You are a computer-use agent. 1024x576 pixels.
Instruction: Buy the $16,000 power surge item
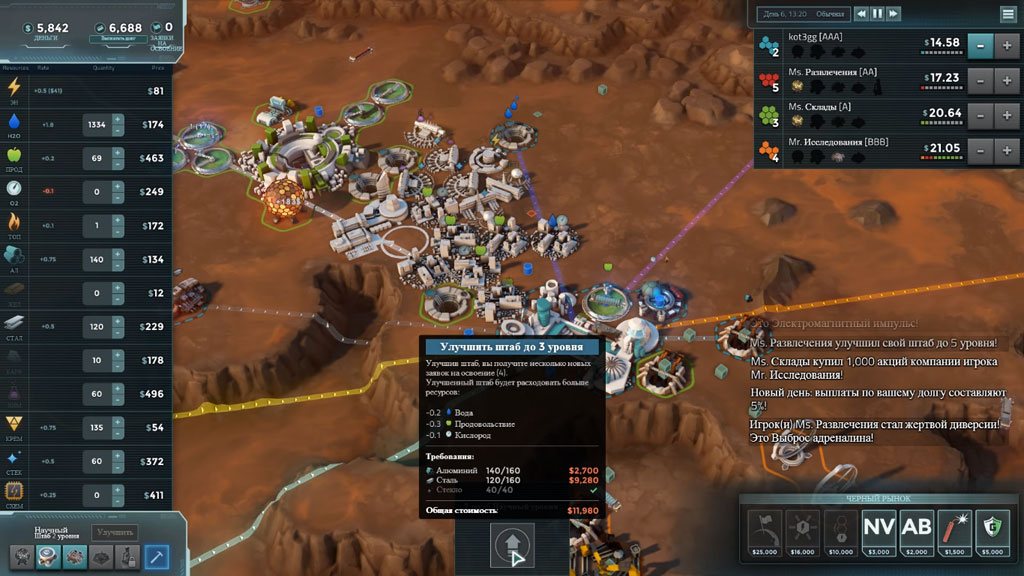[x=802, y=527]
